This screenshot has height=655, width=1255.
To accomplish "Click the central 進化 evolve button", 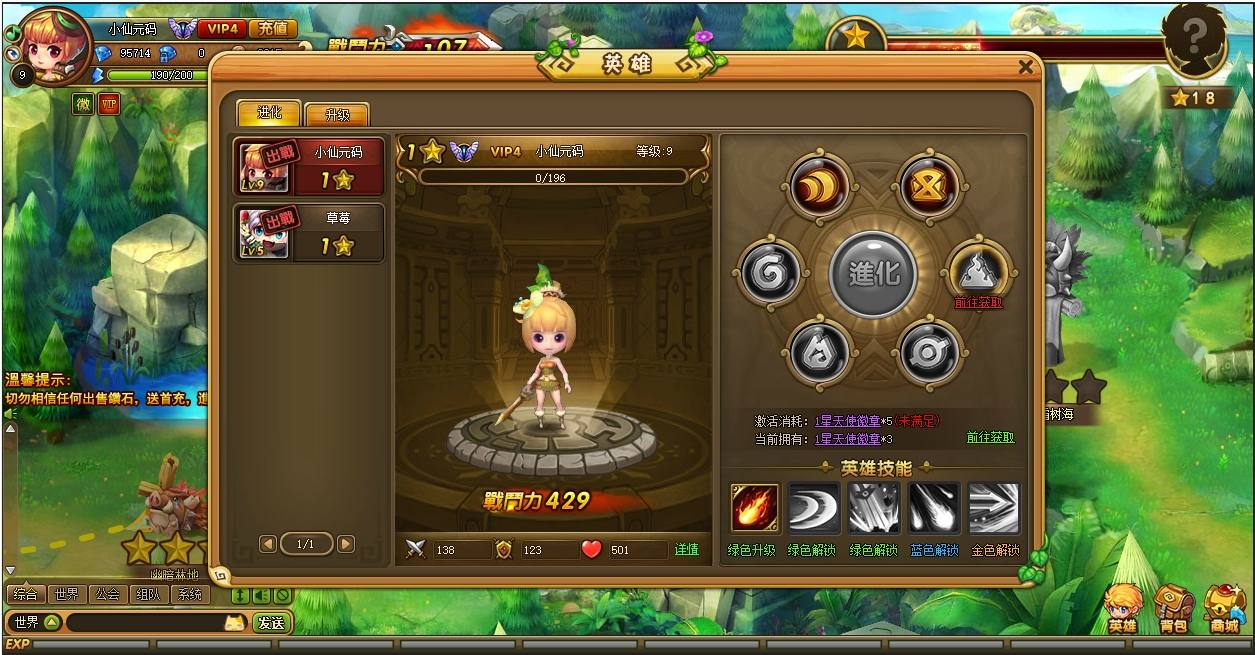I will [873, 273].
